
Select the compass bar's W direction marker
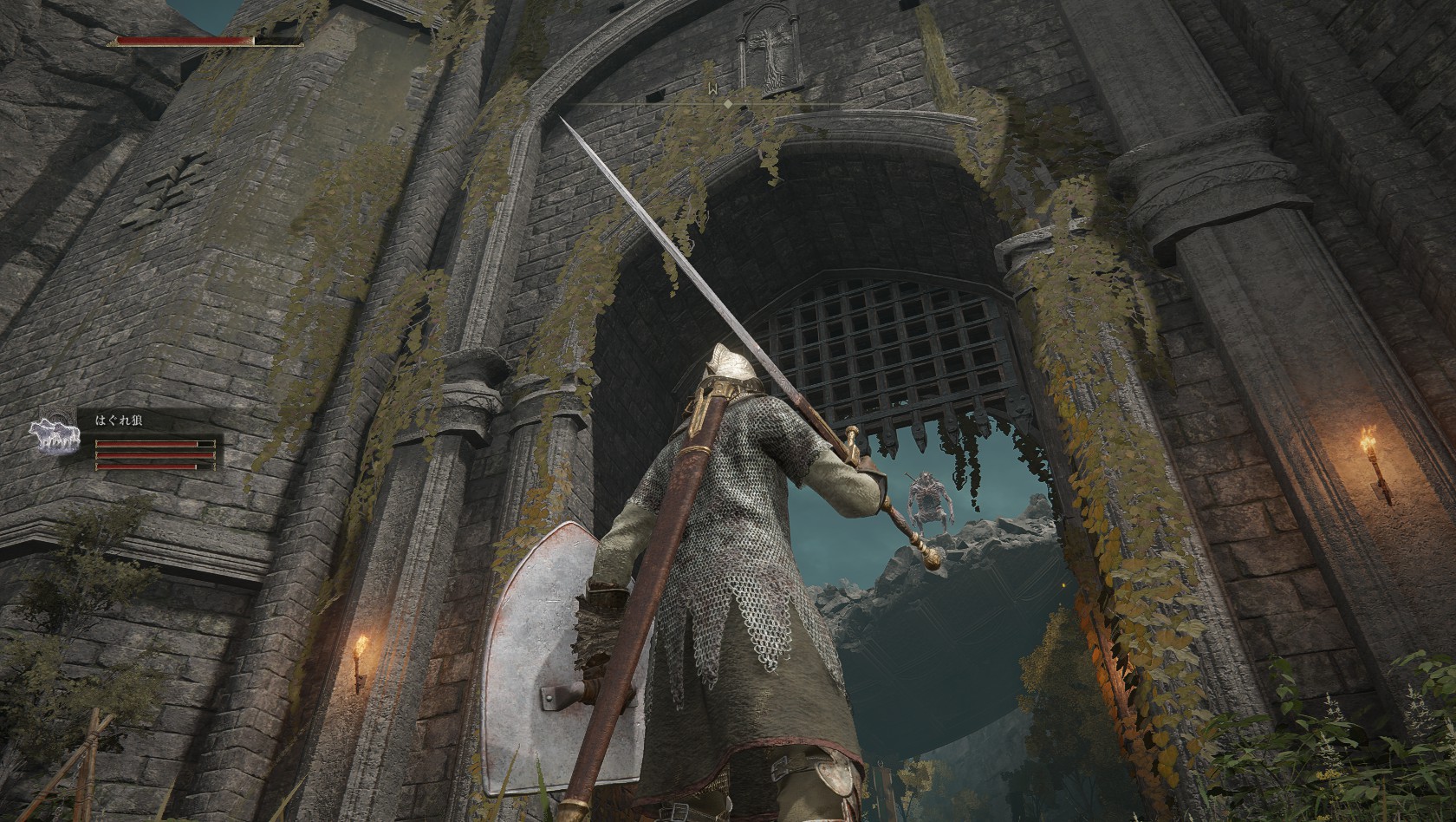click(710, 89)
